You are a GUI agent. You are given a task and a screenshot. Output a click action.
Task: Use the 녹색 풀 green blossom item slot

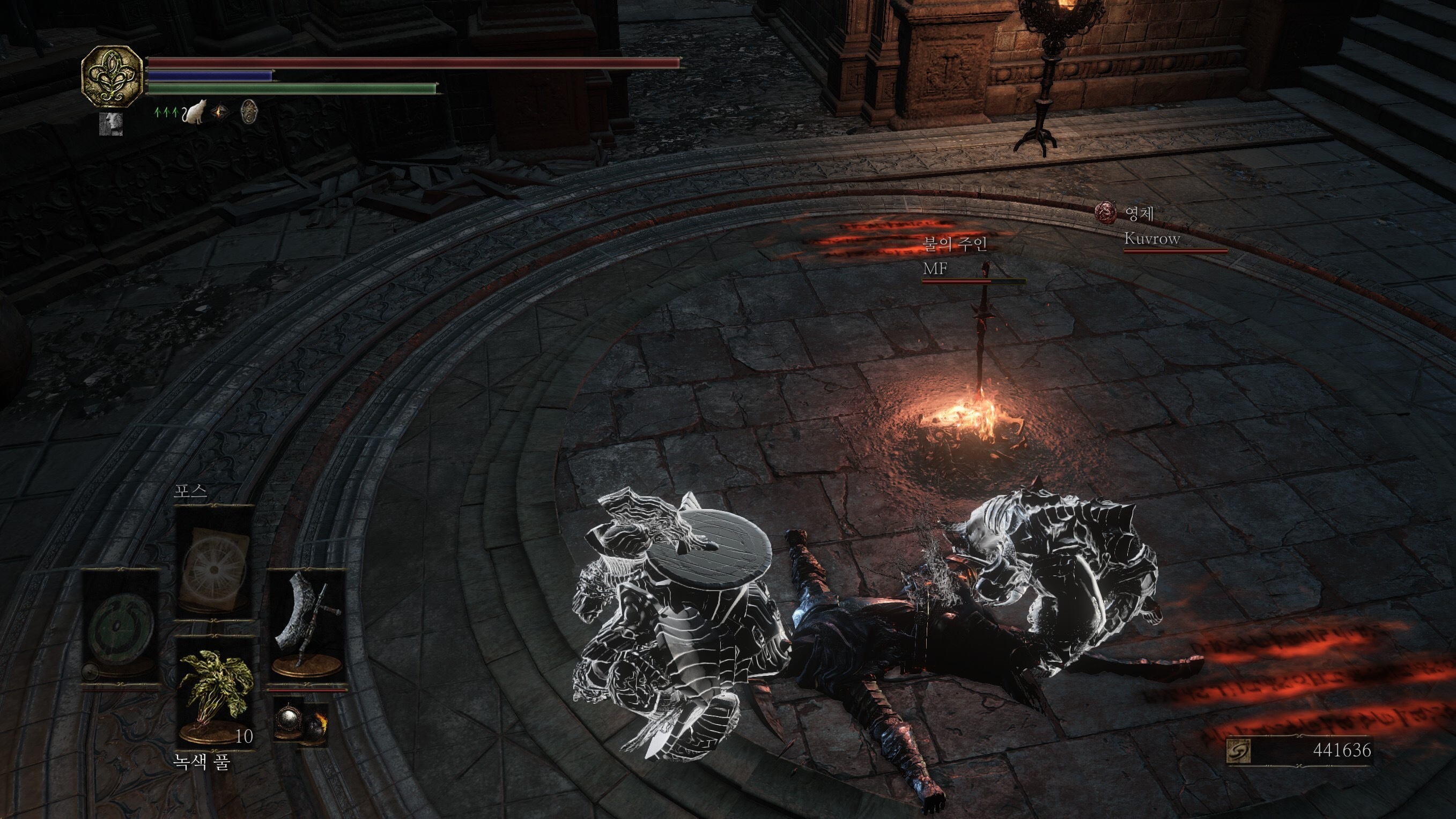tap(214, 692)
